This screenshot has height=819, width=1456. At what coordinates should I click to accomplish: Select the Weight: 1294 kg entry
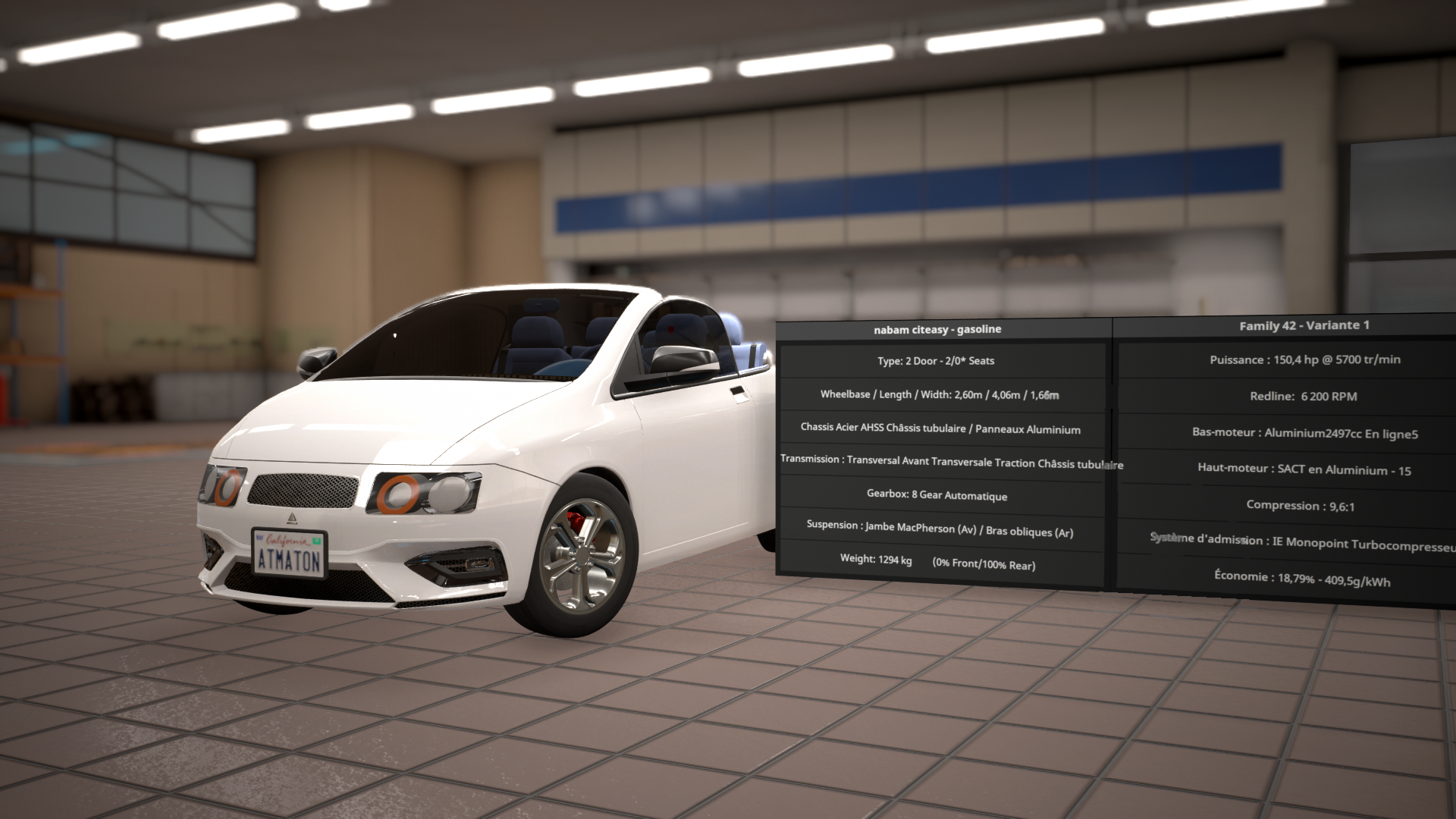coord(937,563)
